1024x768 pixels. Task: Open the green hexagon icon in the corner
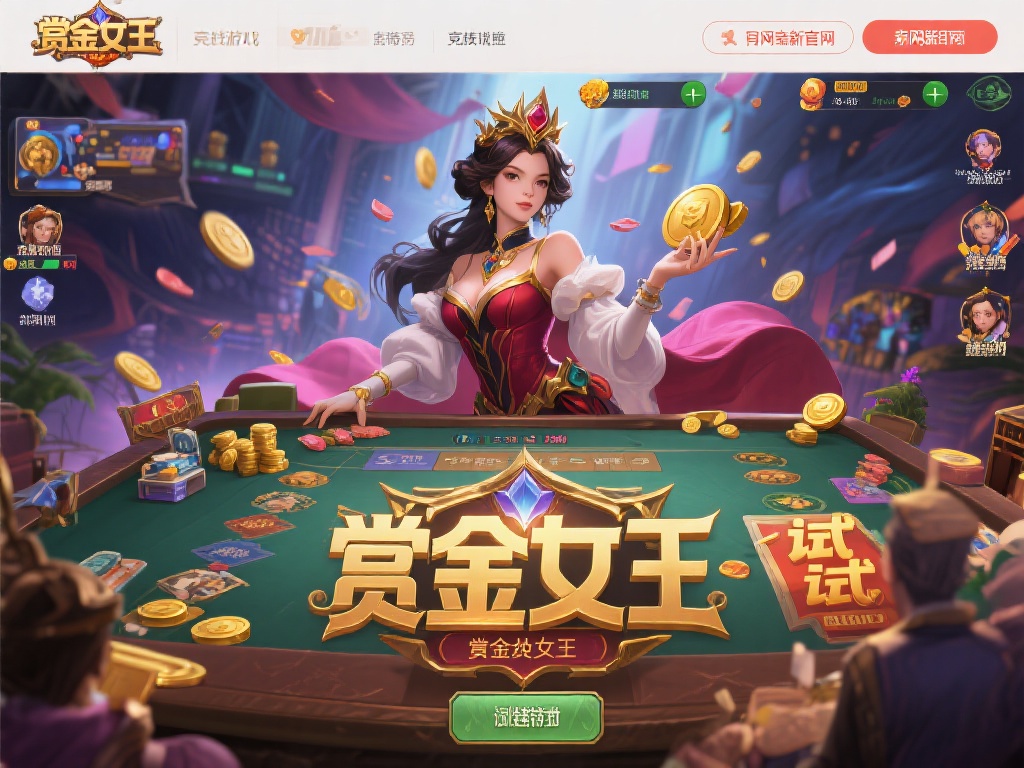(x=988, y=94)
